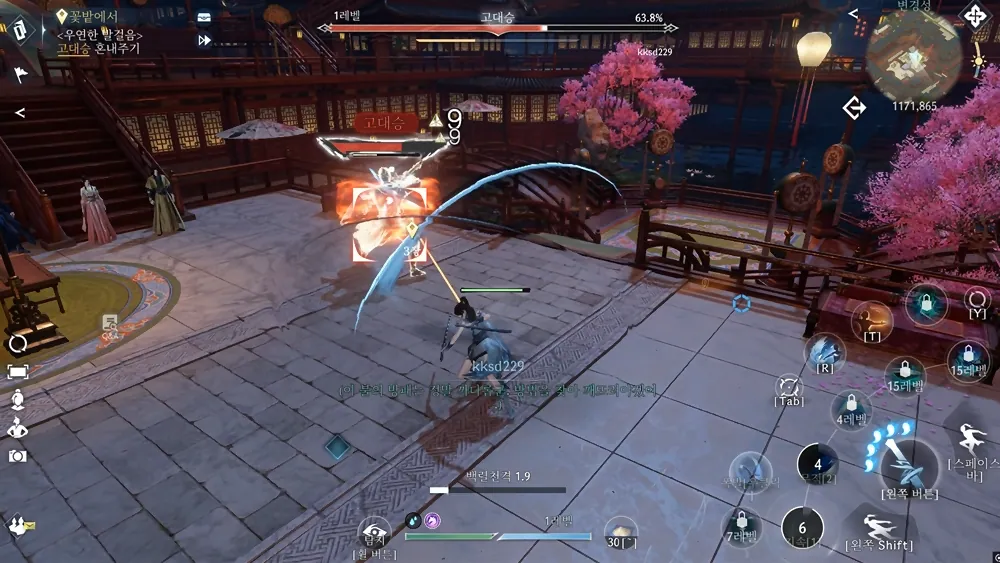Screen dimensions: 1000x563
Task: Use the martial skill labeled T
Action: [872, 318]
